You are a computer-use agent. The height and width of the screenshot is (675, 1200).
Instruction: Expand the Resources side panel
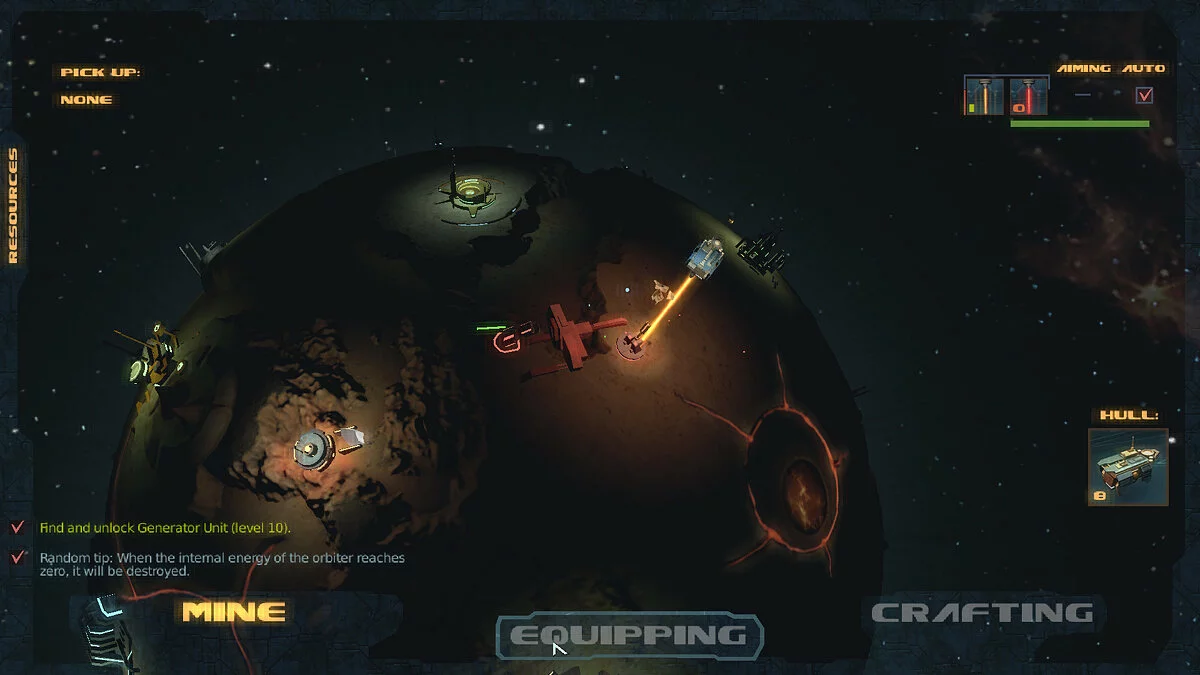pyautogui.click(x=13, y=205)
